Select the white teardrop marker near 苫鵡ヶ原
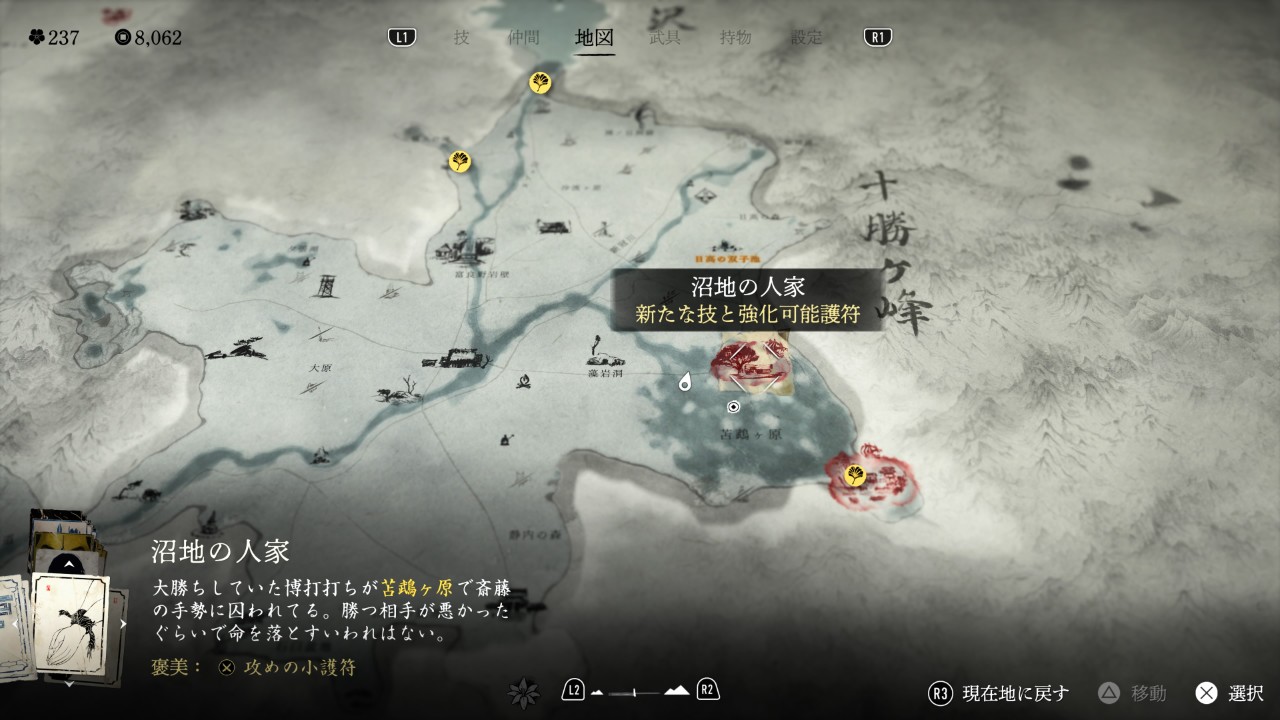The width and height of the screenshot is (1280, 720). point(685,382)
